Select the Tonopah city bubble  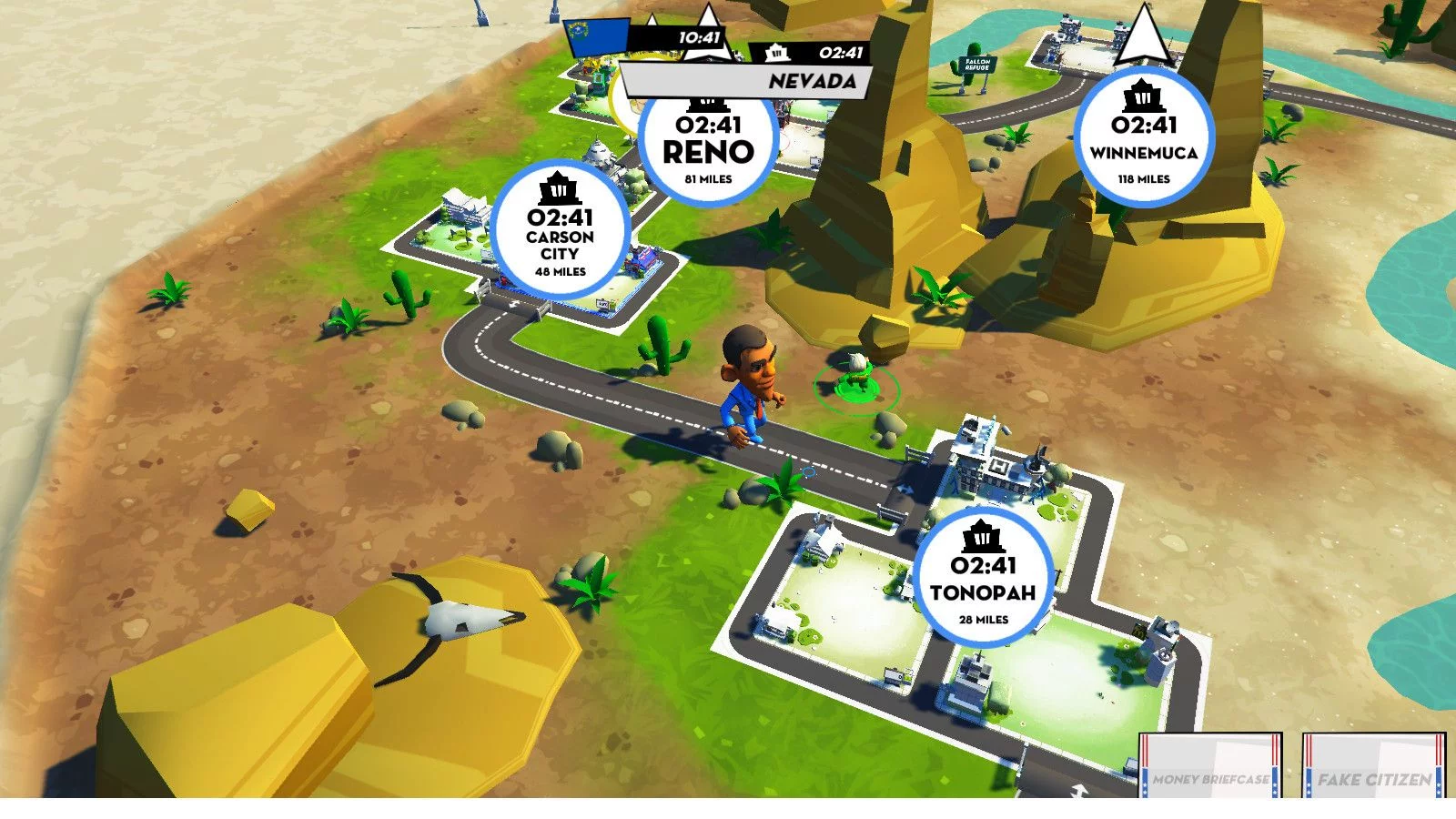[x=983, y=579]
